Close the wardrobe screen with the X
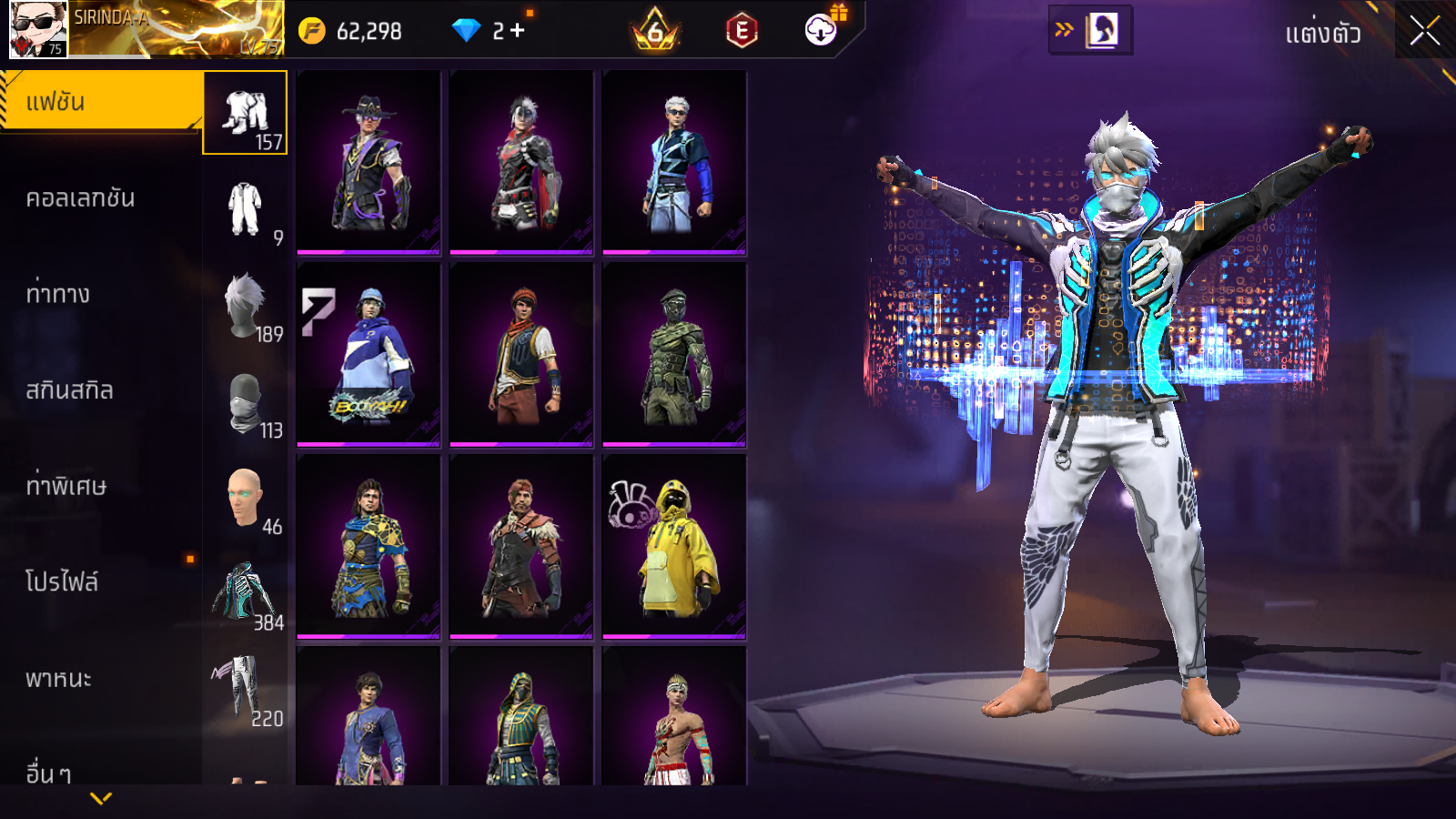Viewport: 1456px width, 819px height. pyautogui.click(x=1424, y=32)
